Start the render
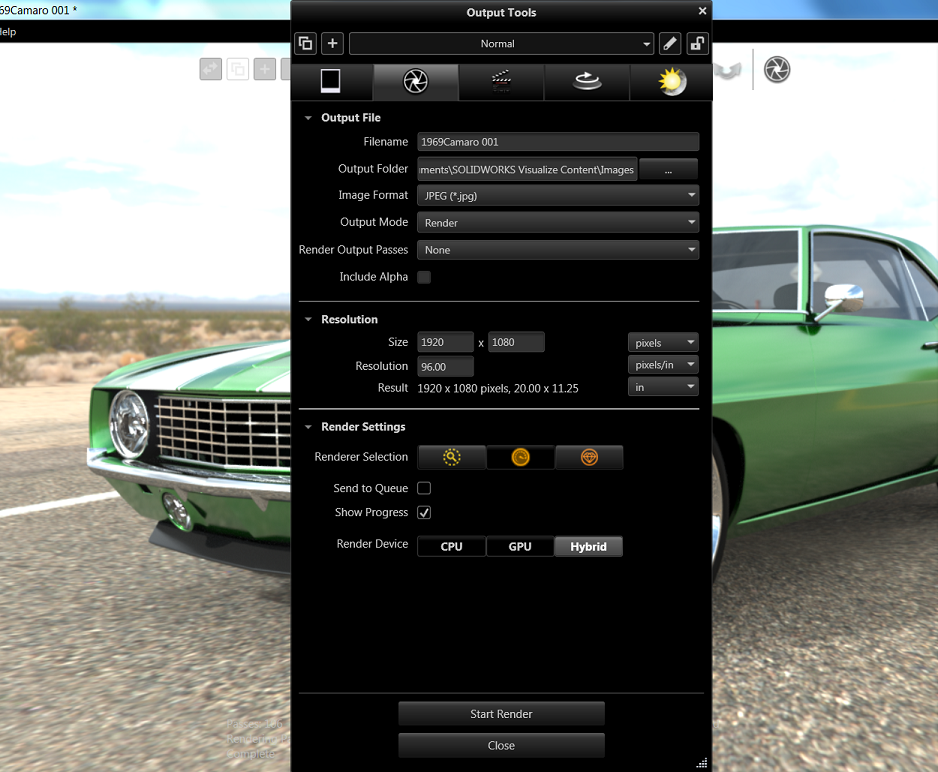The height and width of the screenshot is (772, 938). click(x=501, y=714)
